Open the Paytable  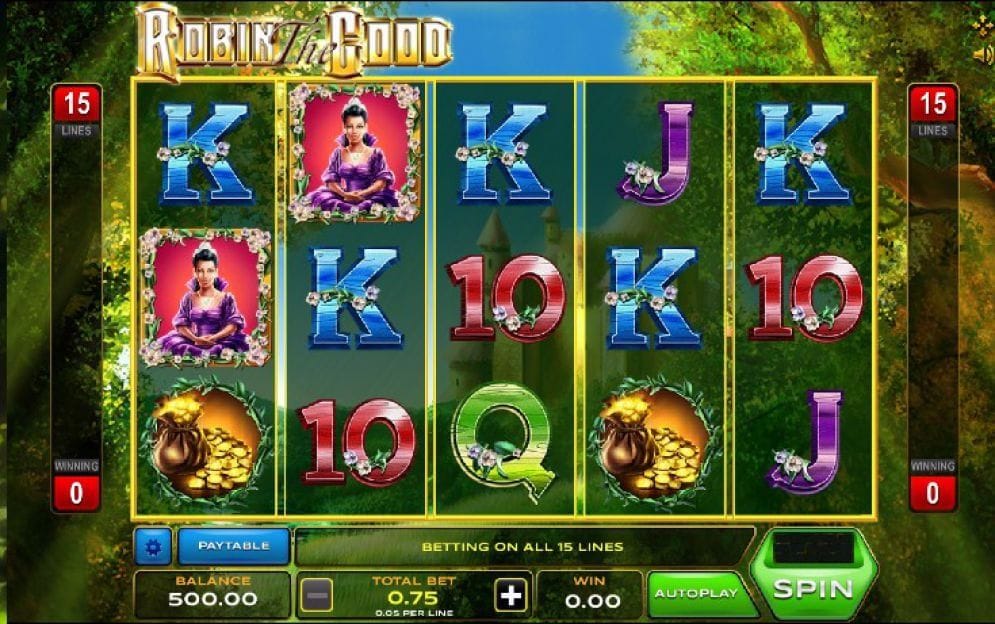click(233, 546)
